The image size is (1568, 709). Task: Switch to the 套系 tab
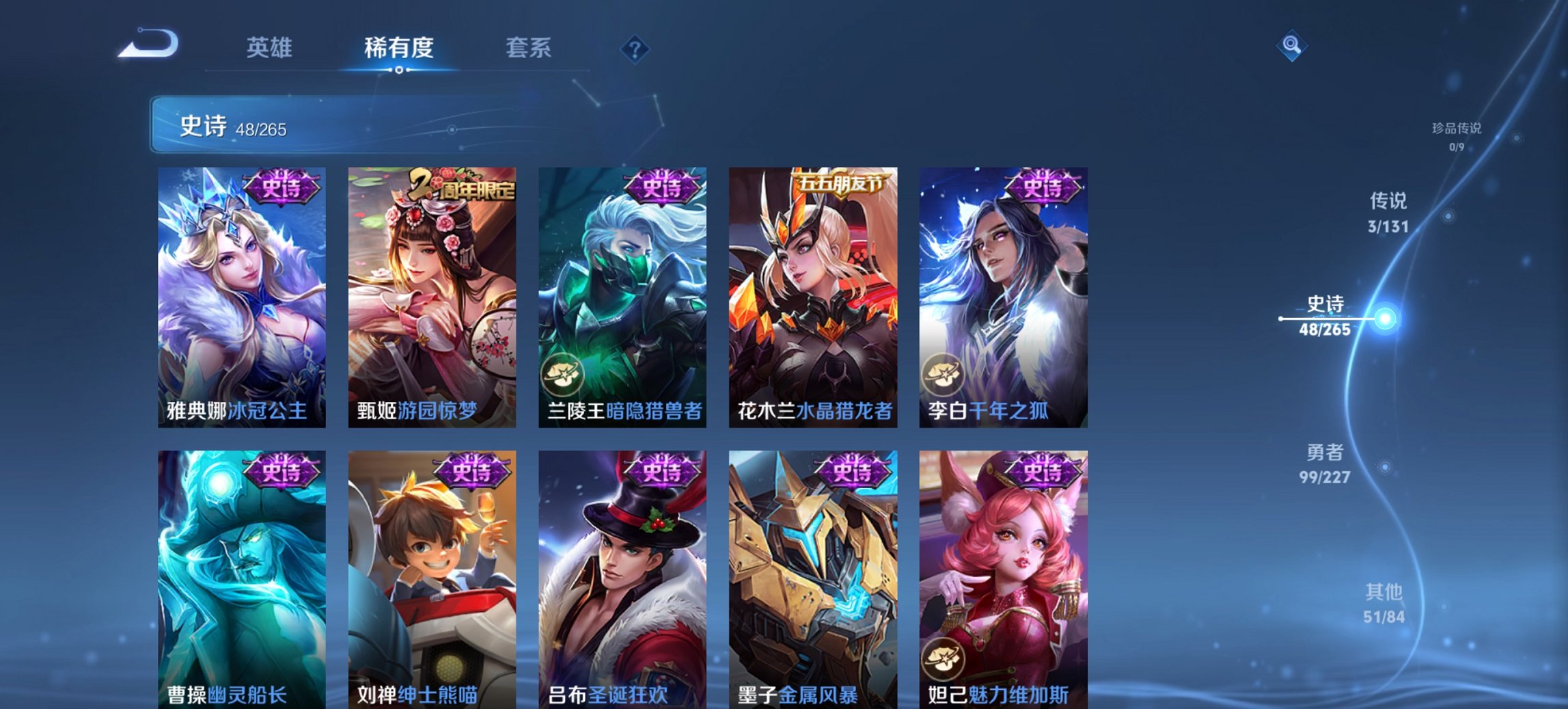(528, 48)
